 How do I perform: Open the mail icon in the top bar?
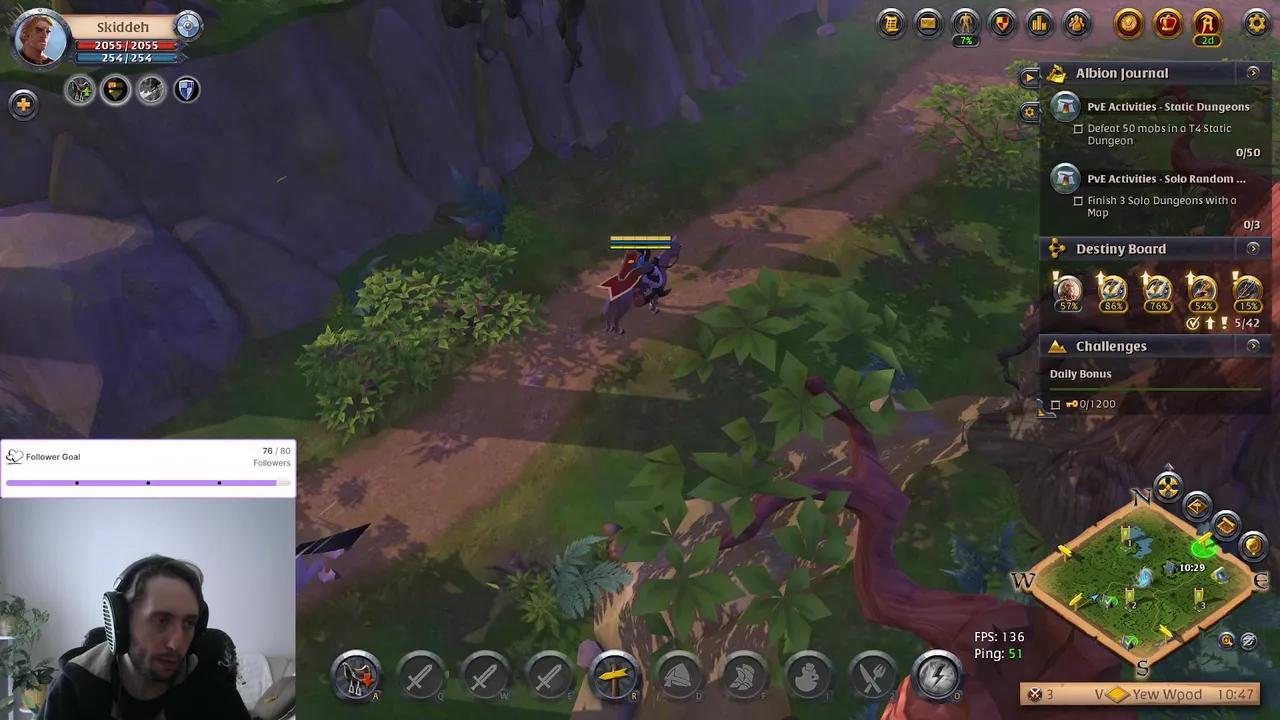[x=928, y=24]
